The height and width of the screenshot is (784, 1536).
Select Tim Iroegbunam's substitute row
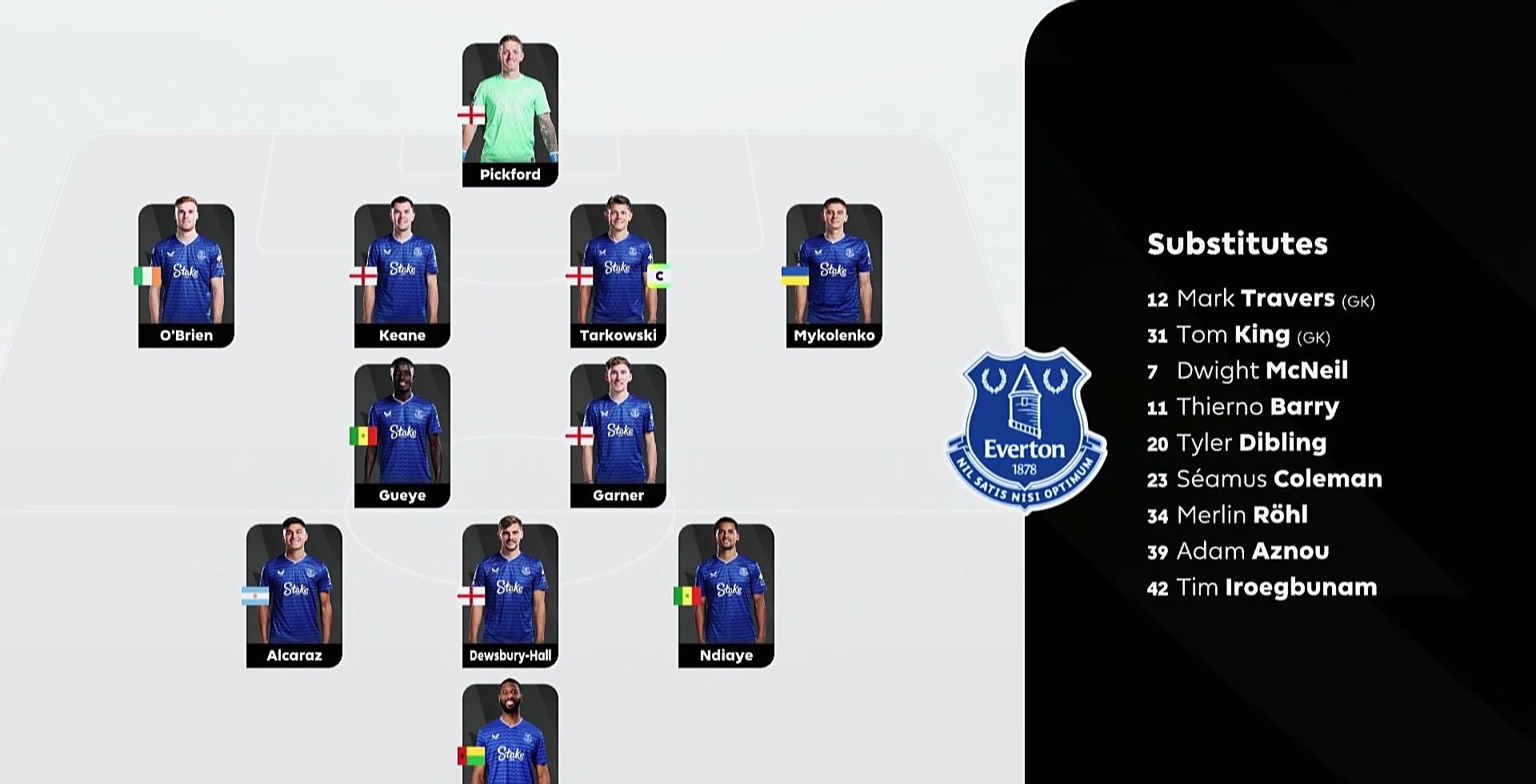point(1262,587)
